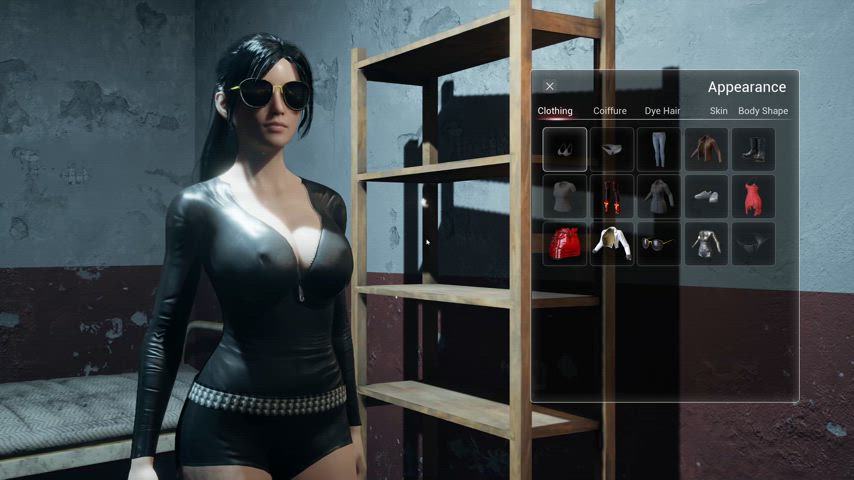Show the Skin tab
The image size is (854, 480).
(x=718, y=111)
